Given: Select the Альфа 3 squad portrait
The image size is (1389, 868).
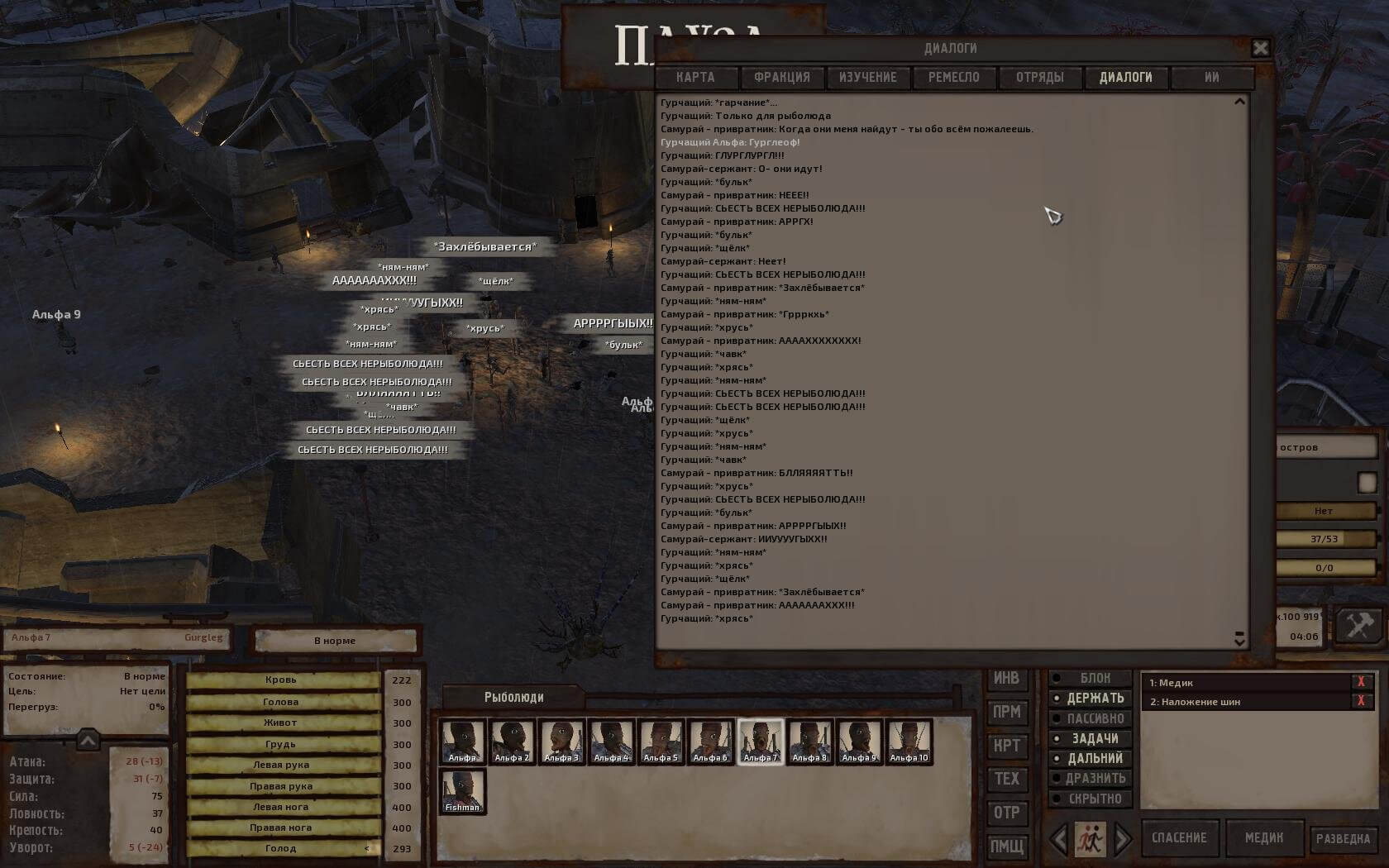Looking at the screenshot, I should (561, 742).
